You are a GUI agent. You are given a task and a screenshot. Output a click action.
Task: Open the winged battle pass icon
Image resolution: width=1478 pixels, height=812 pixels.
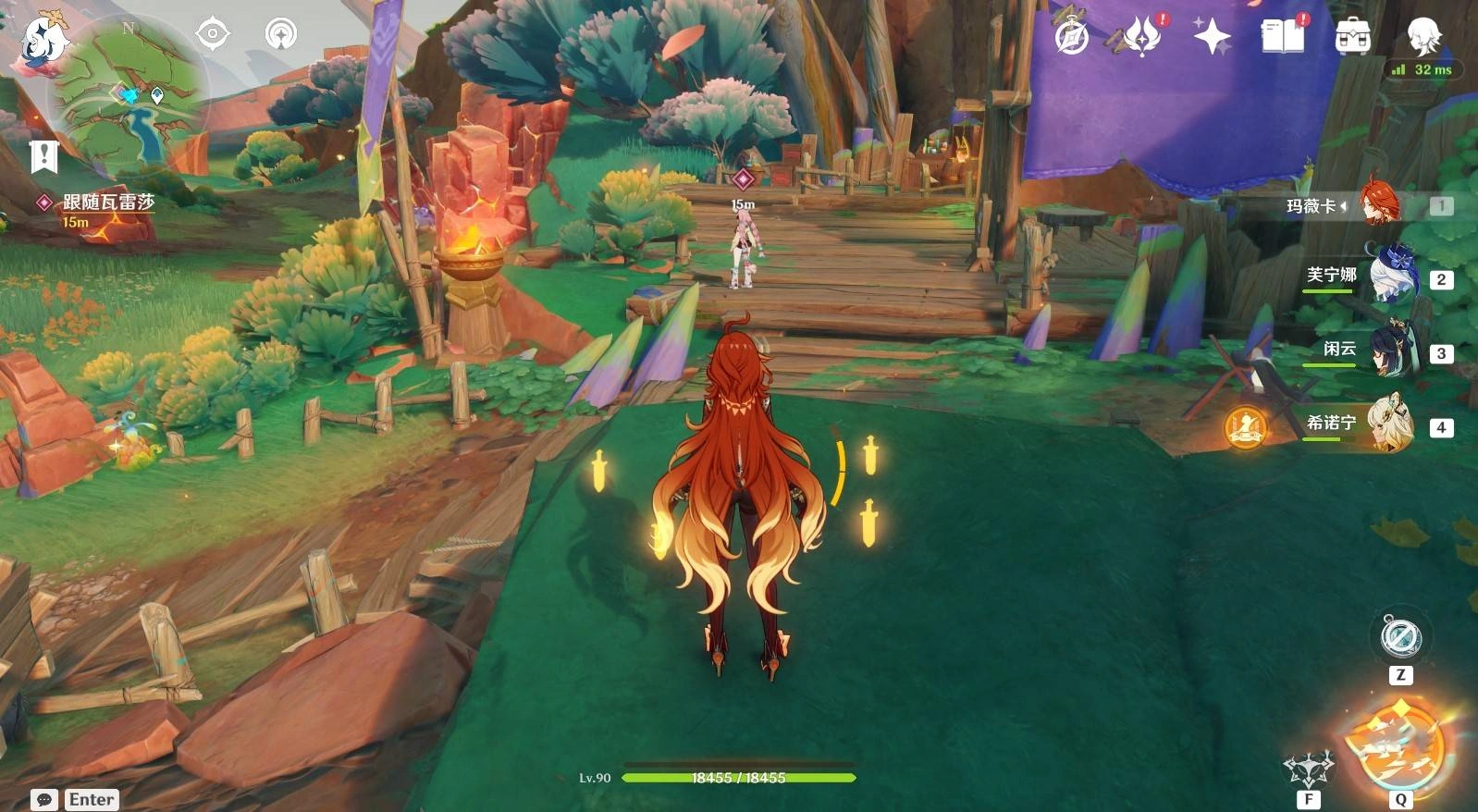coord(1142,37)
